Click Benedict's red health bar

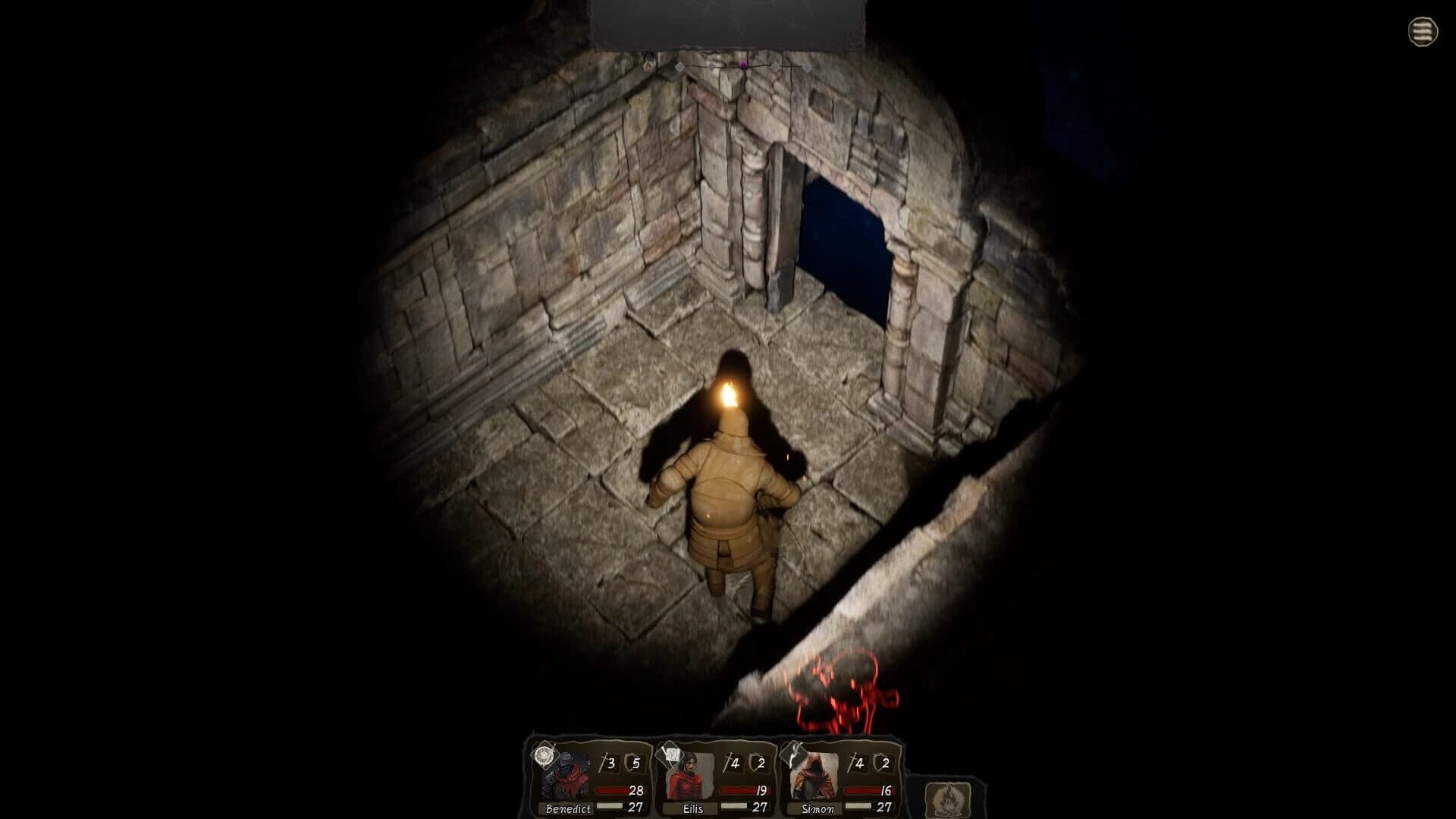(611, 791)
